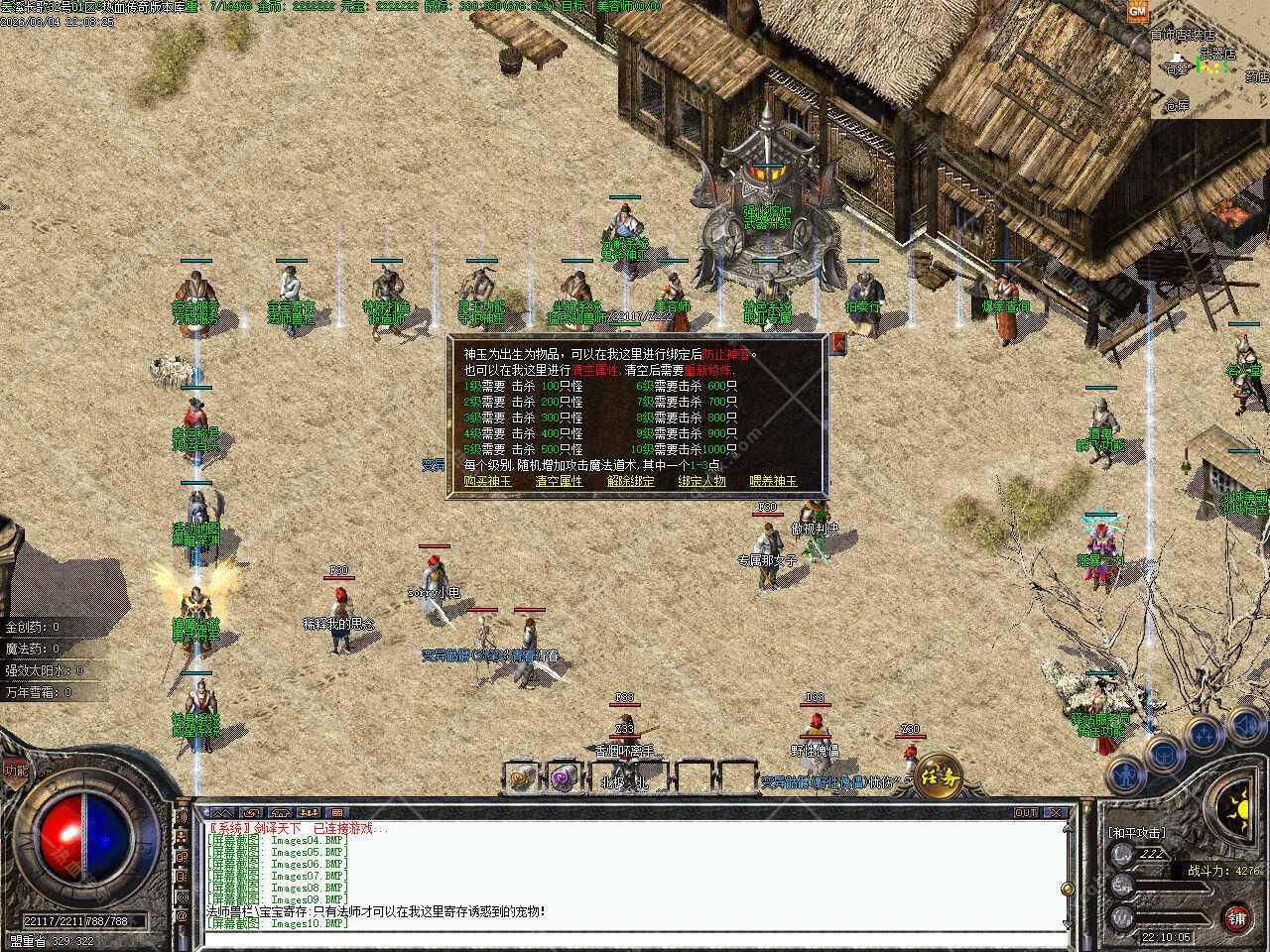Select the 清空属性 dialog option
The image size is (1270, 952).
click(x=559, y=481)
